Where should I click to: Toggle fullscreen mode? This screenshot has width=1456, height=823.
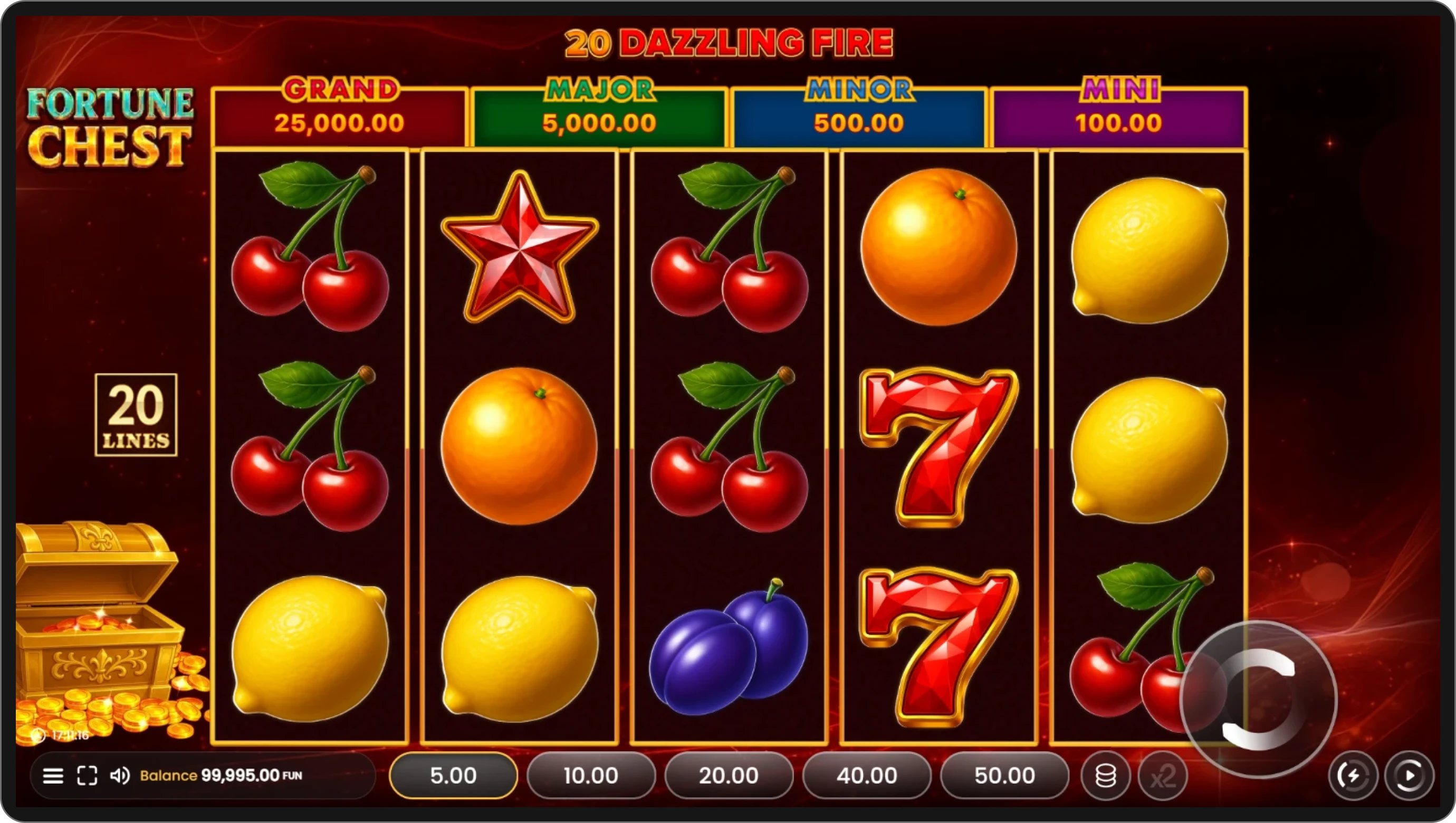(87, 776)
